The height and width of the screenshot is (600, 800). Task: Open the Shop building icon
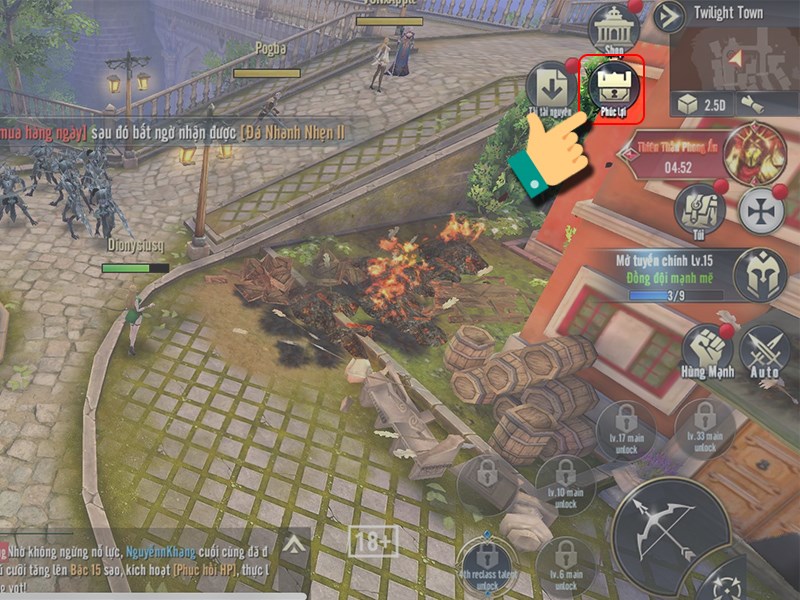615,31
